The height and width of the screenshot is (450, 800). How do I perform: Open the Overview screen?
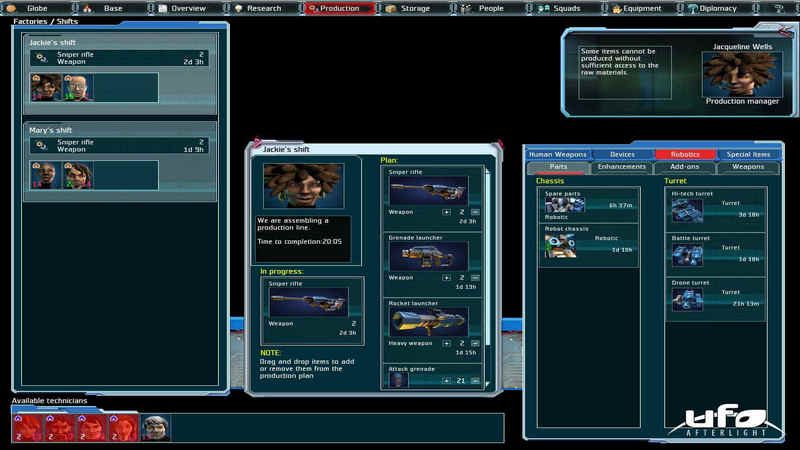[x=186, y=8]
